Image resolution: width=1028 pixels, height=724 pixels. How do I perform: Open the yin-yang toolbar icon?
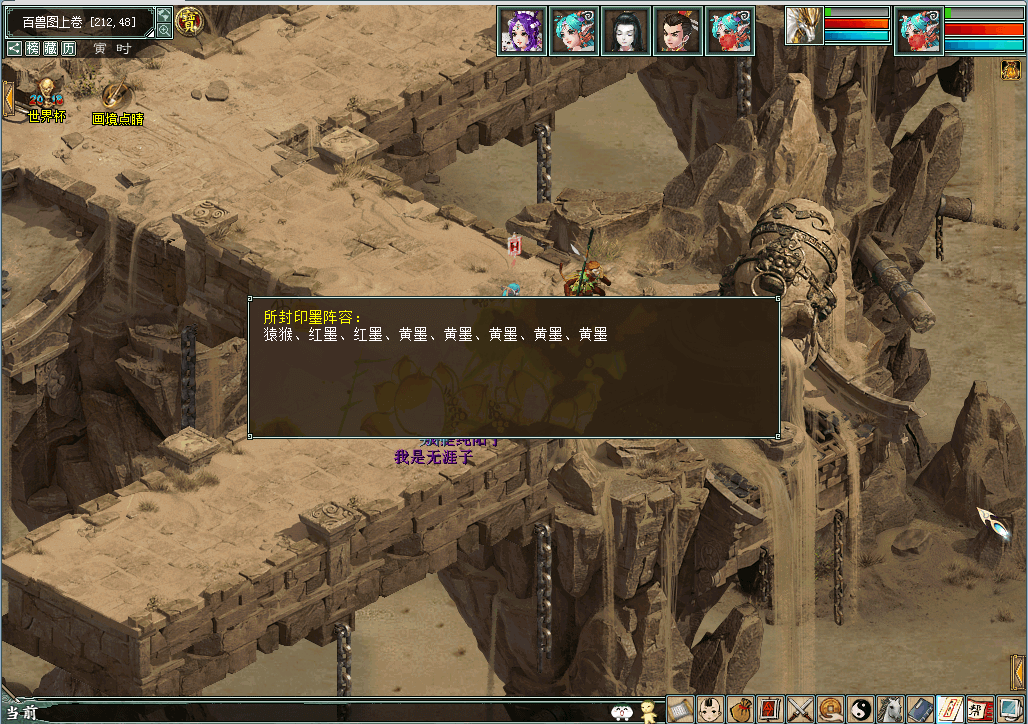(x=860, y=709)
